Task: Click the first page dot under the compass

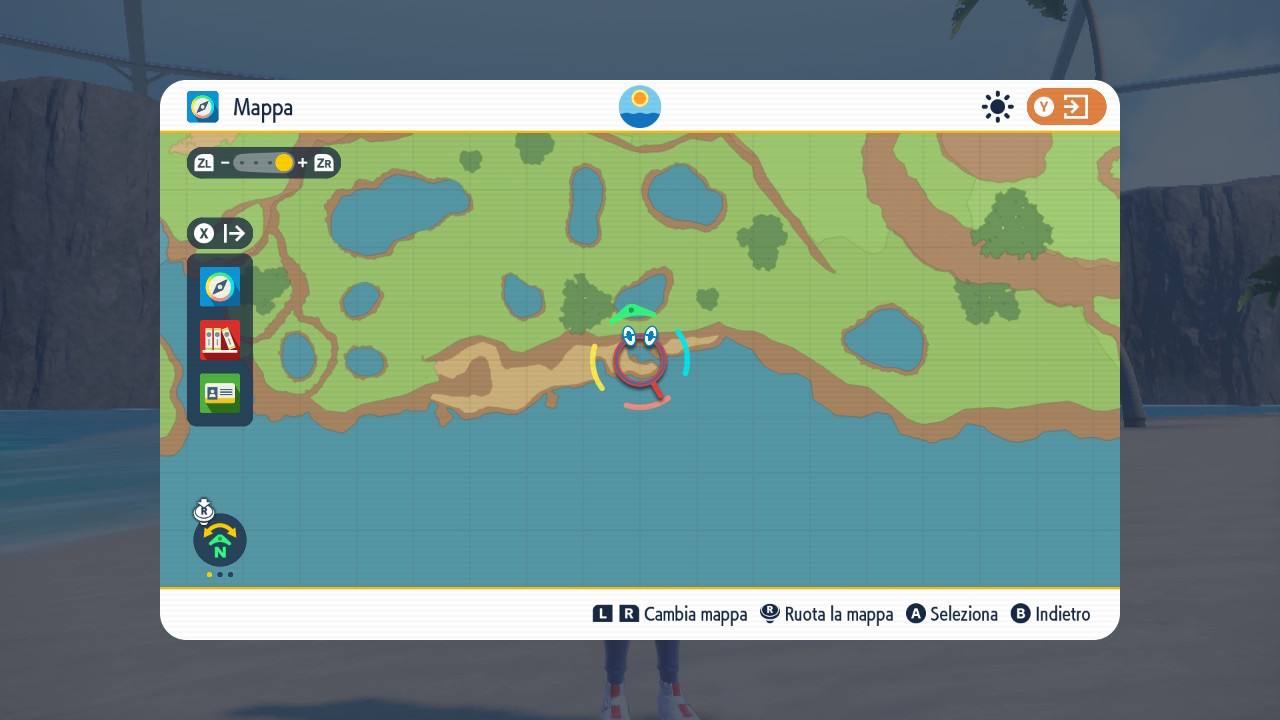Action: [x=209, y=575]
